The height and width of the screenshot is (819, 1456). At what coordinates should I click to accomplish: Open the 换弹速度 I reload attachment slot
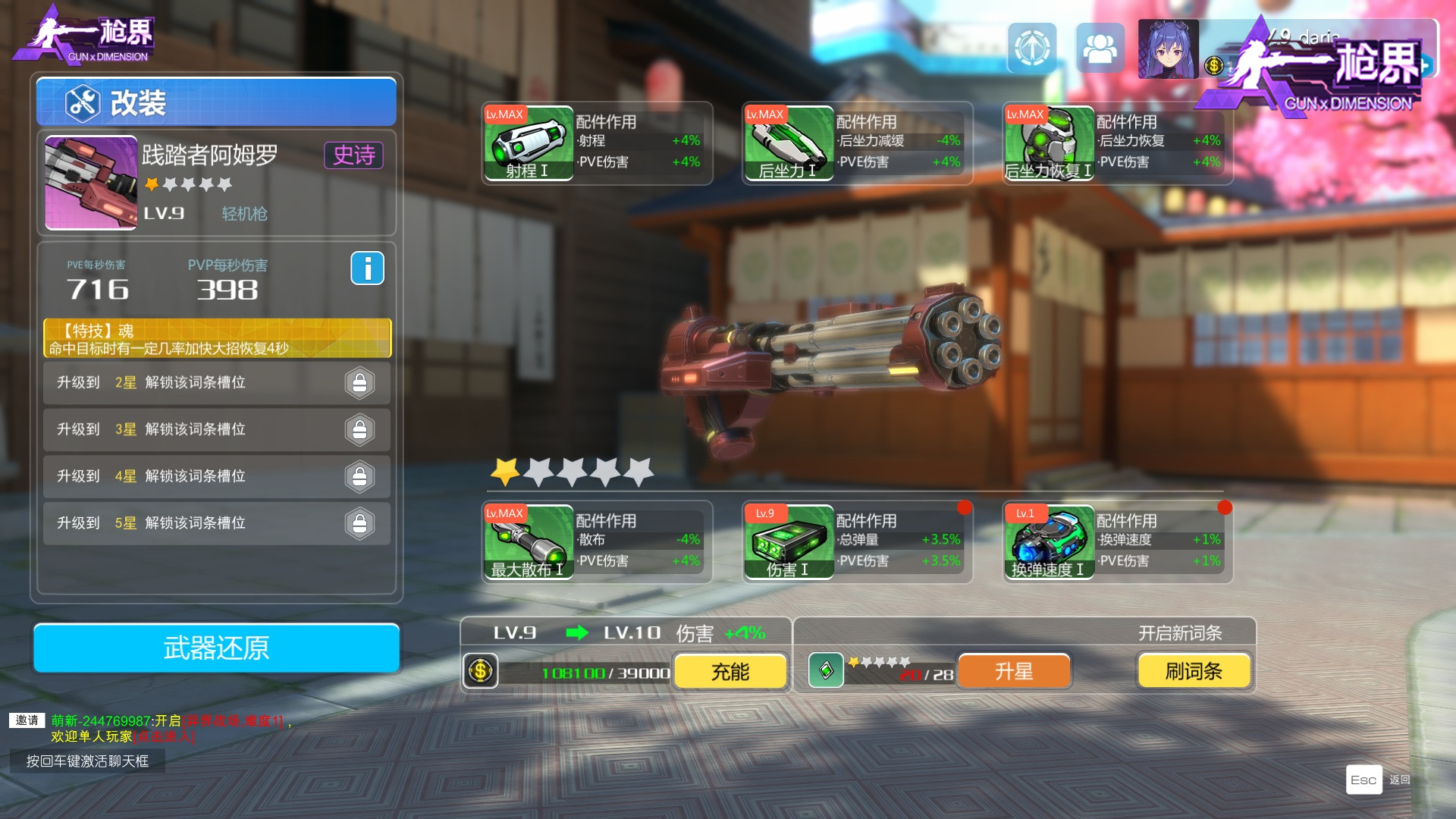(1049, 542)
